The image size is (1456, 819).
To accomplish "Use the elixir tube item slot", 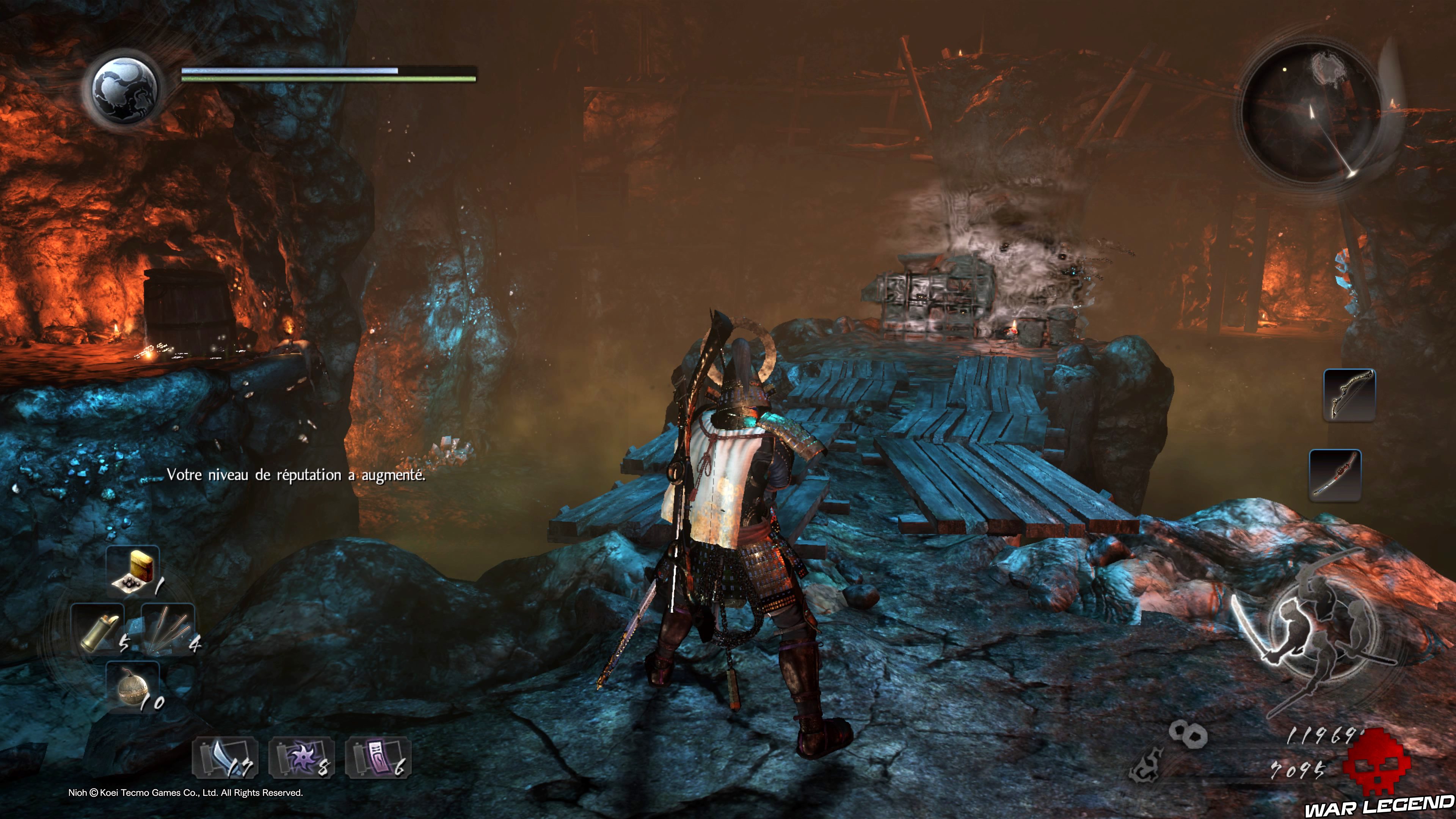I will coord(98,630).
